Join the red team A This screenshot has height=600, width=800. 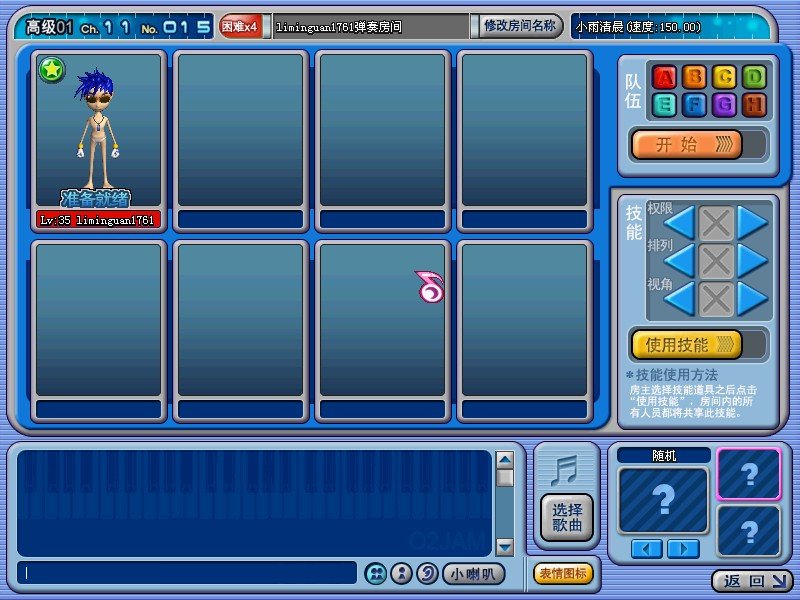point(664,77)
